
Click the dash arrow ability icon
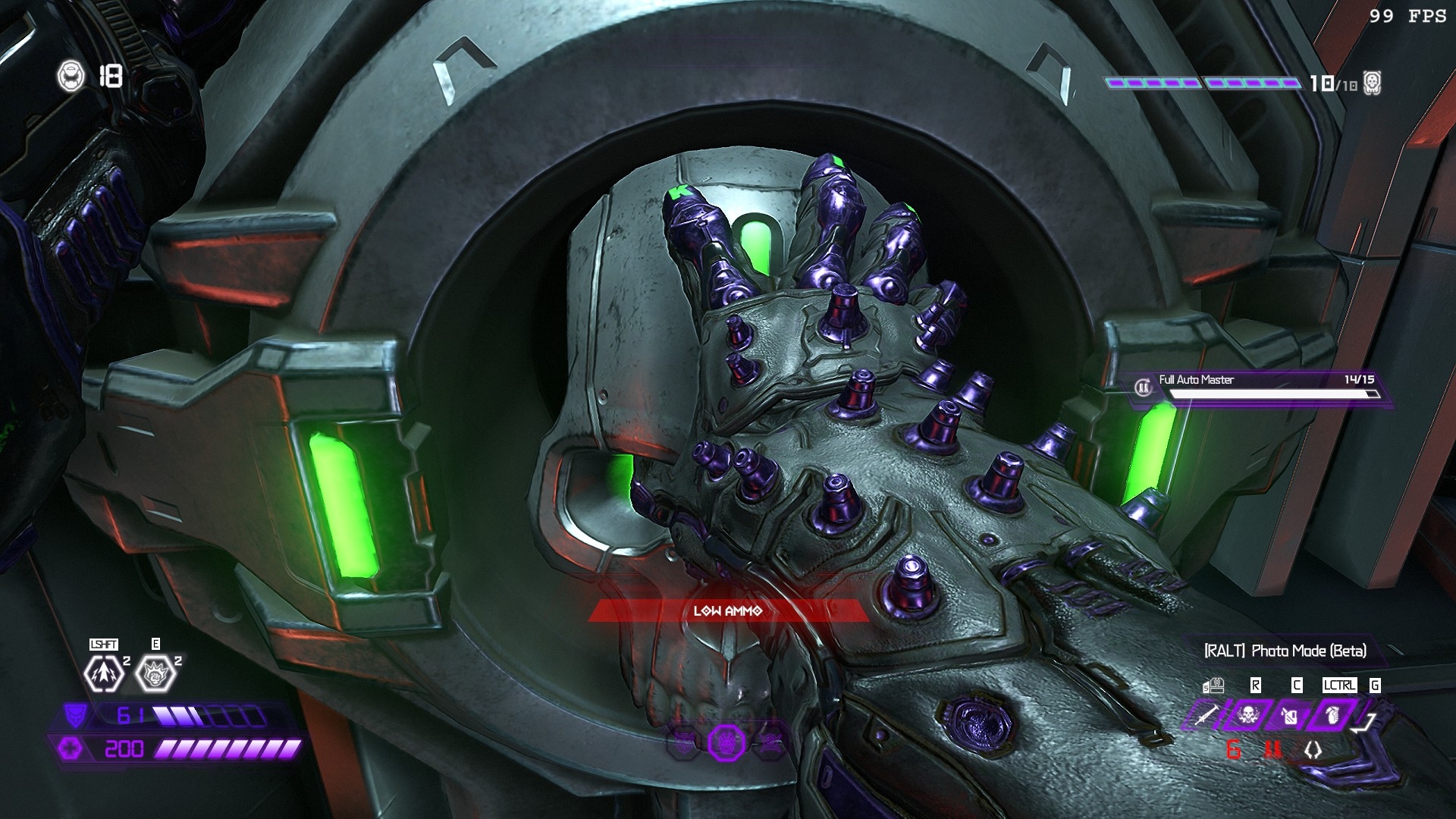point(103,673)
